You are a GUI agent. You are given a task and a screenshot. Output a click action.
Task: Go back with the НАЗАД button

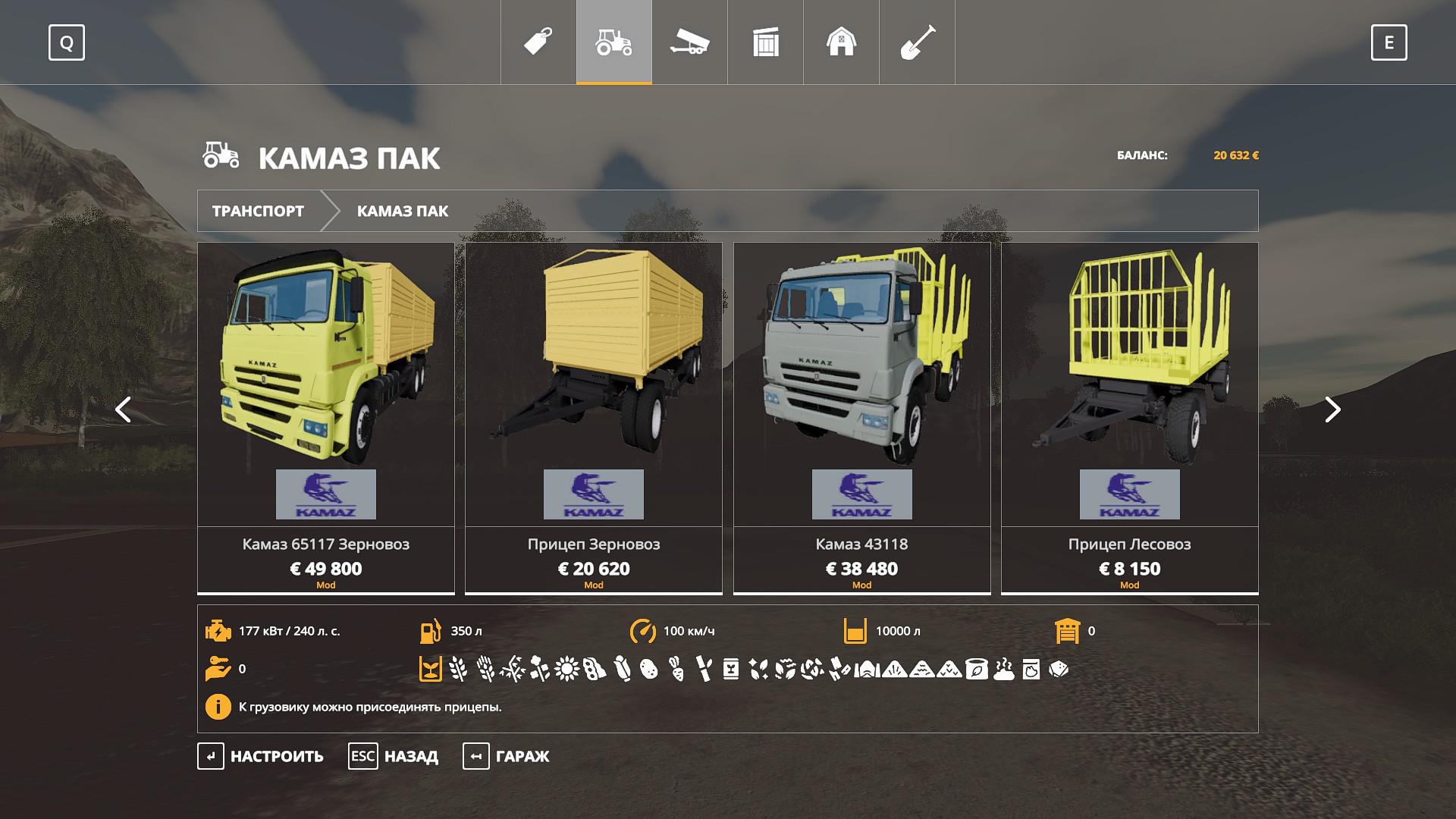[394, 756]
